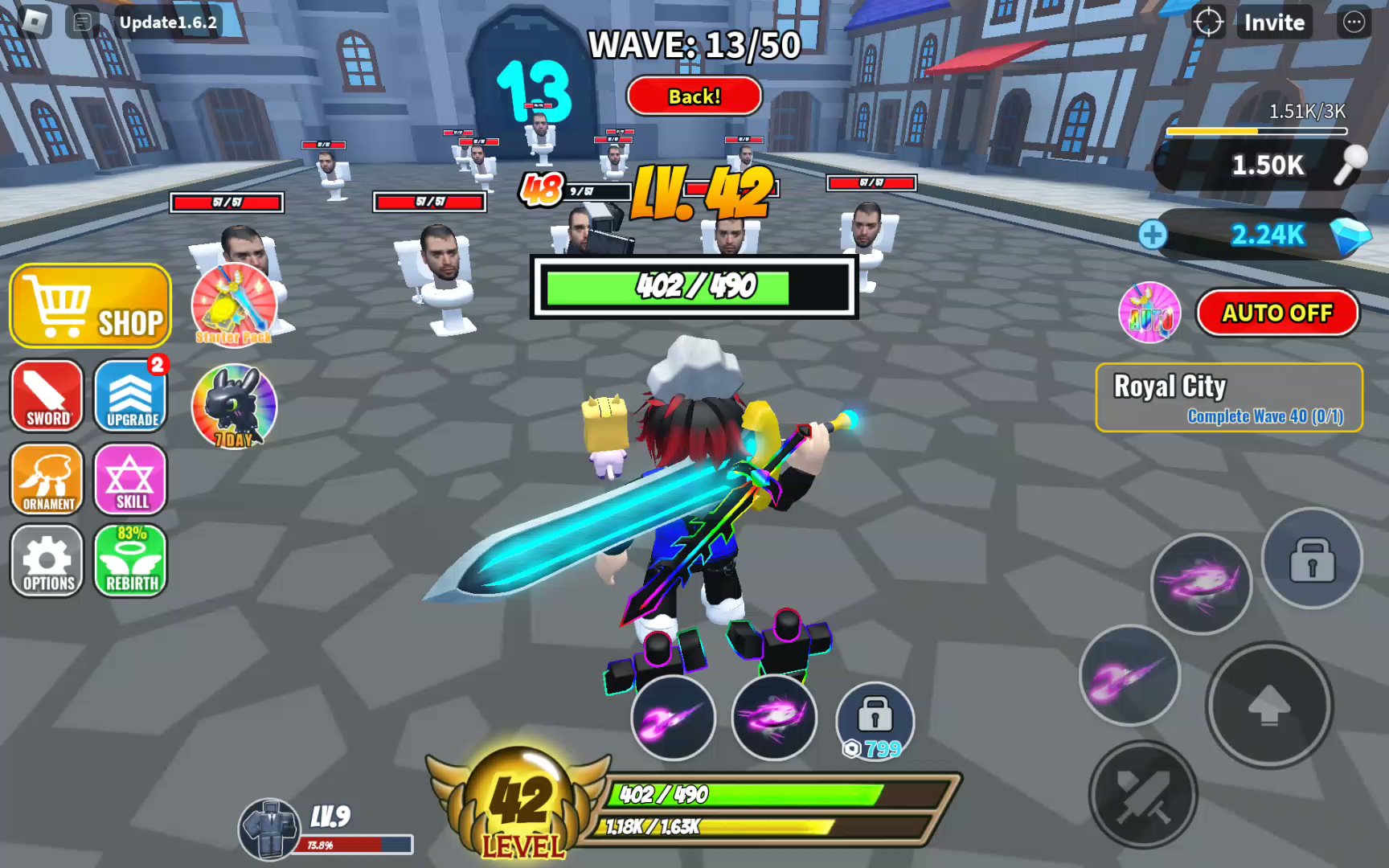The image size is (1389, 868).
Task: Open the Roblox chat icon
Action: 83,22
